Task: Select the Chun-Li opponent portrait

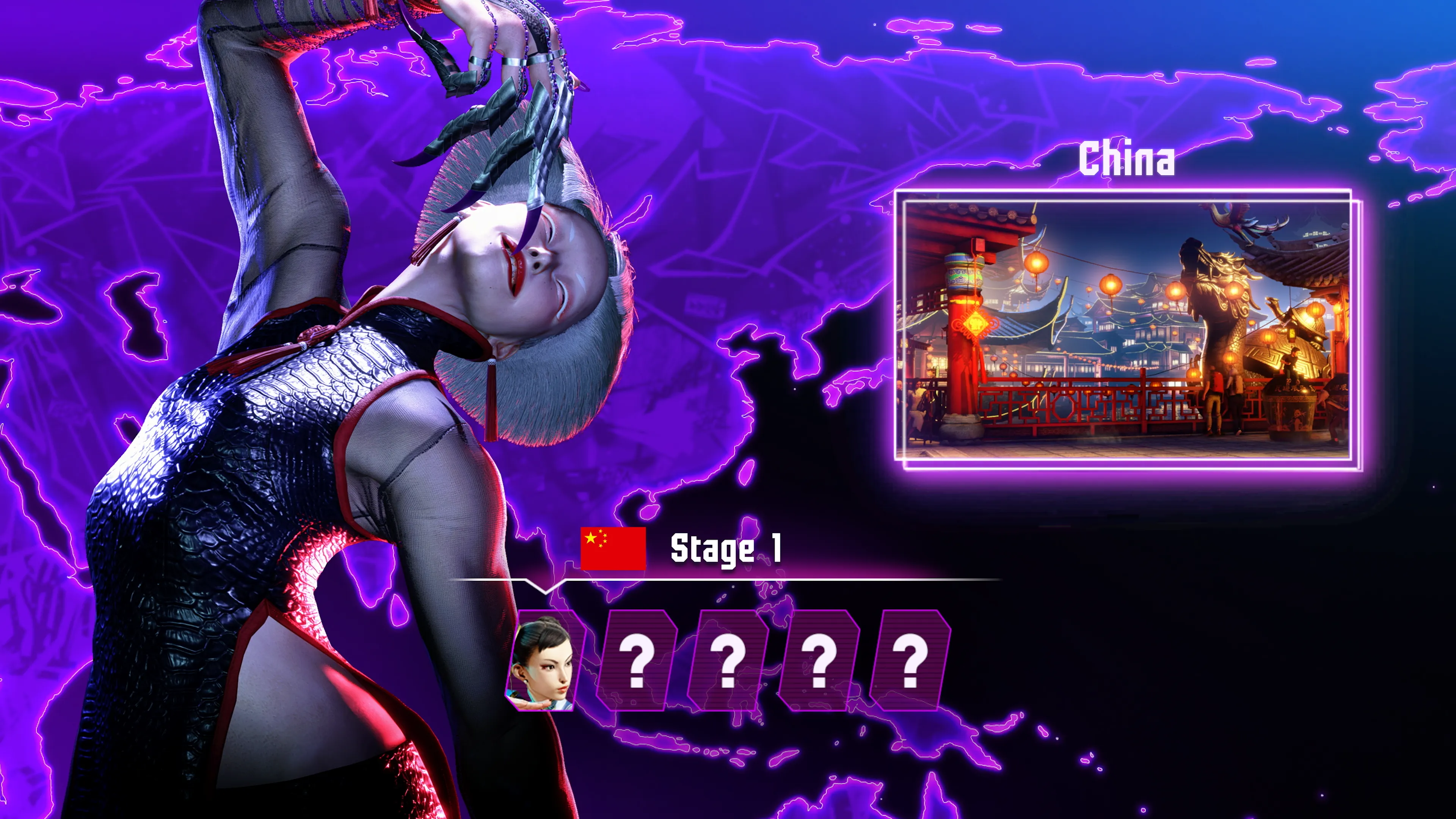Action: coord(542,660)
